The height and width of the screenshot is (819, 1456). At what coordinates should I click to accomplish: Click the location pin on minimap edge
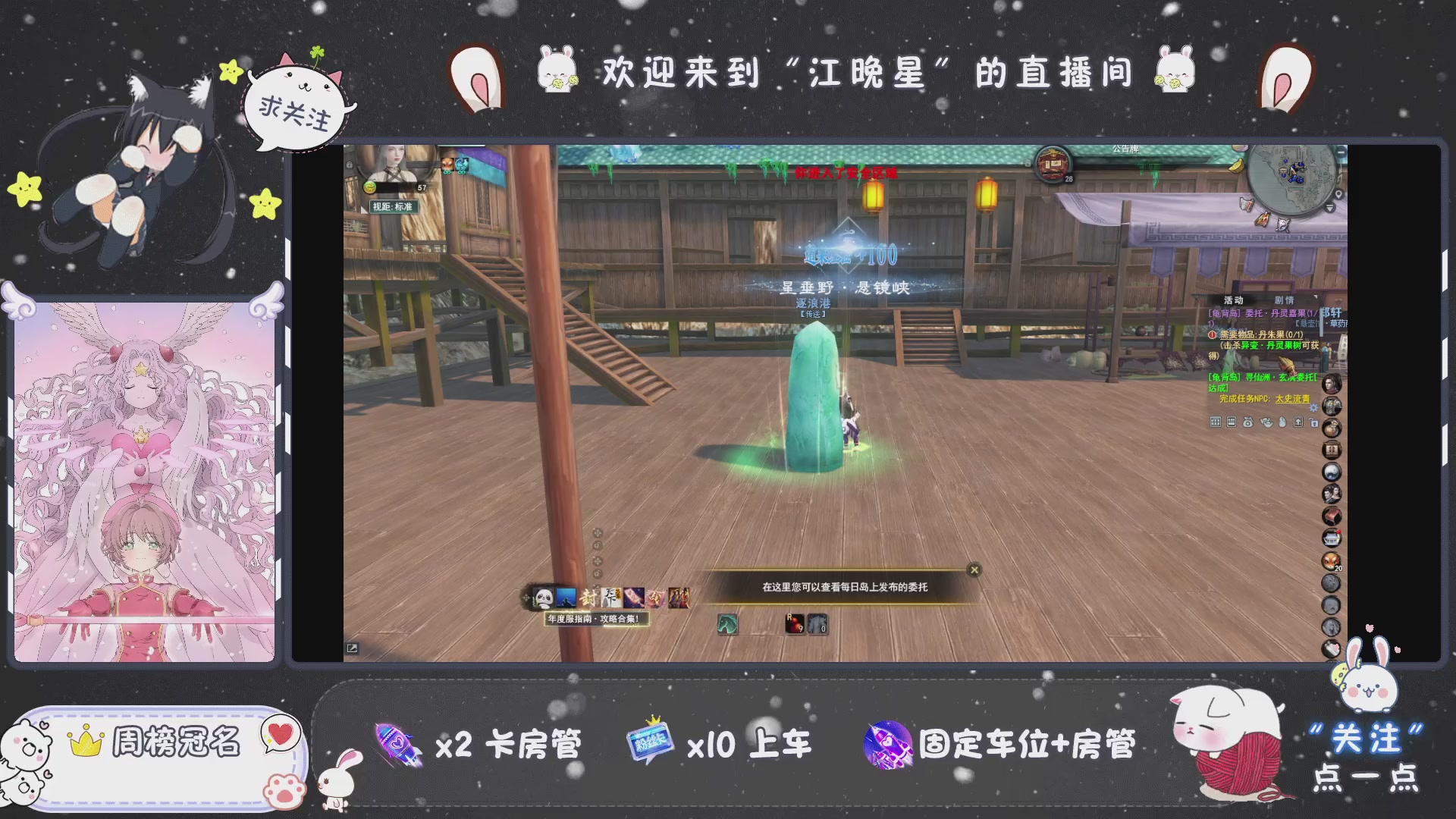(1339, 194)
